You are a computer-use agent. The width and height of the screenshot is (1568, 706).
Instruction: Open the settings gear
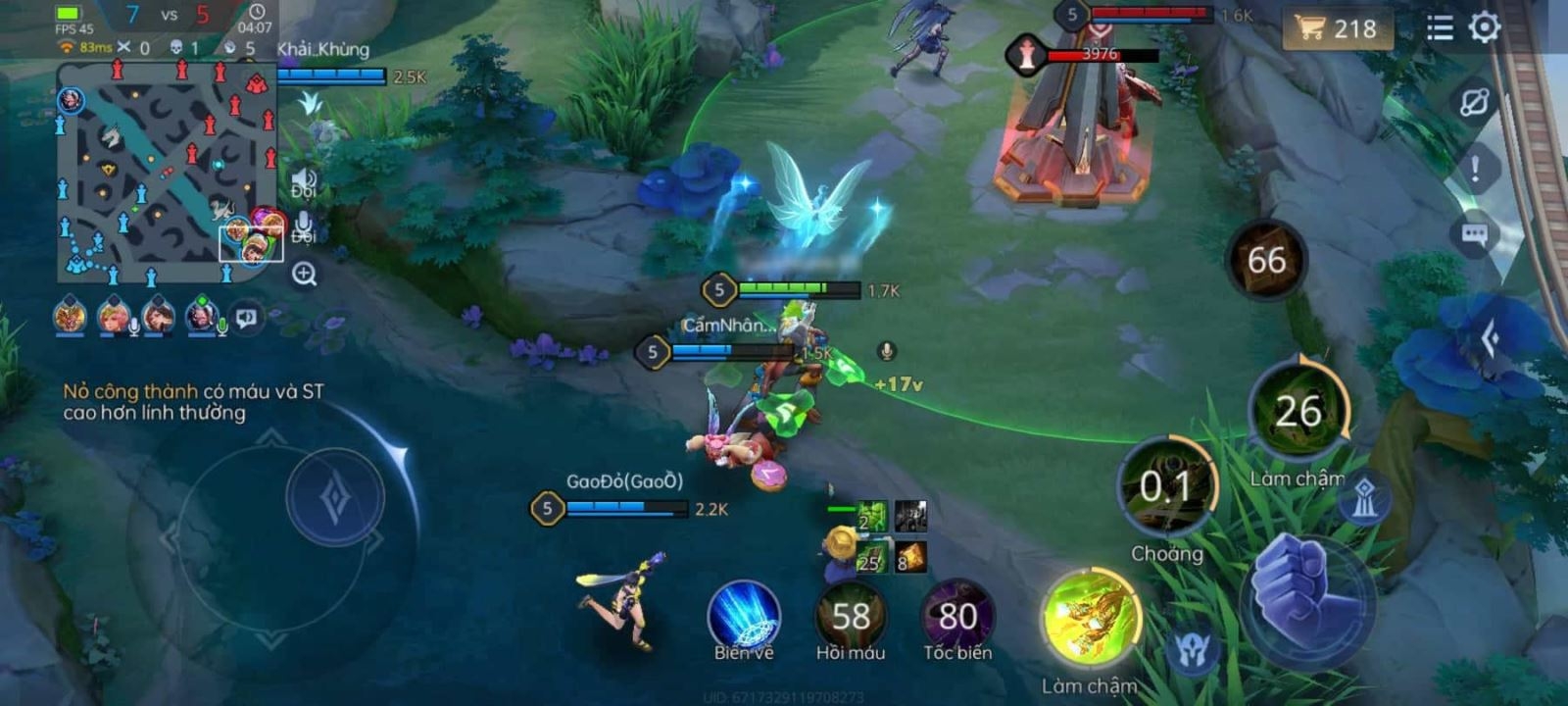pos(1485,27)
